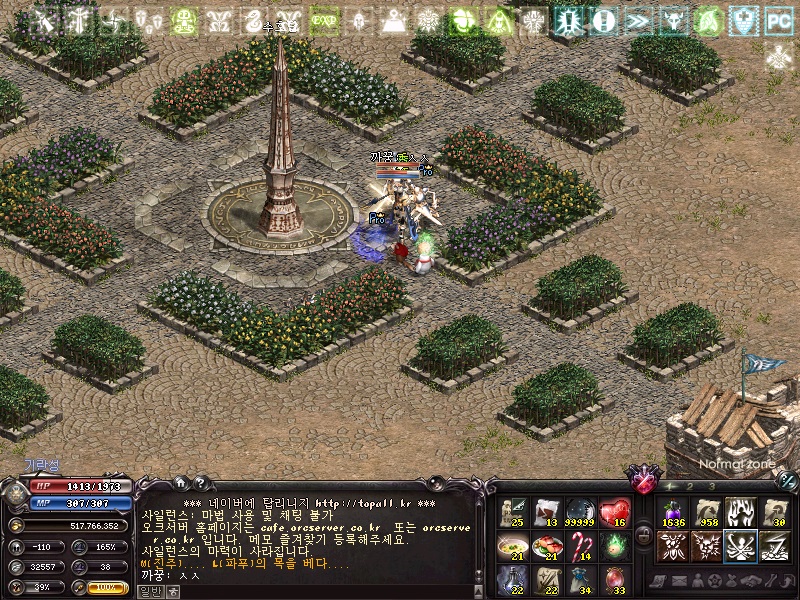Eat the soup bowl item
800x600 pixels.
pyautogui.click(x=512, y=546)
